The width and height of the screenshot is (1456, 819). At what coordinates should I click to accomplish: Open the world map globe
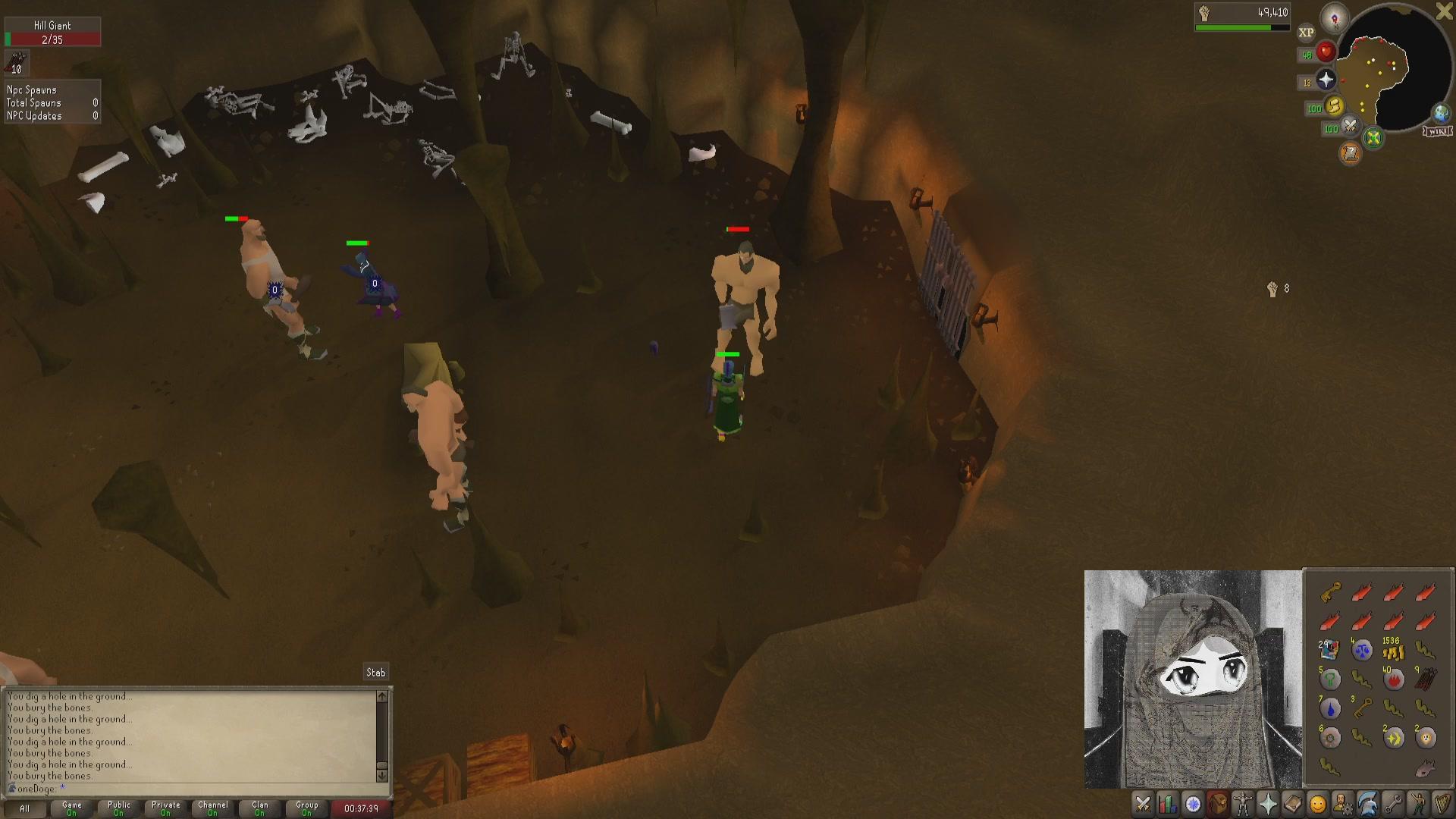[x=1440, y=114]
